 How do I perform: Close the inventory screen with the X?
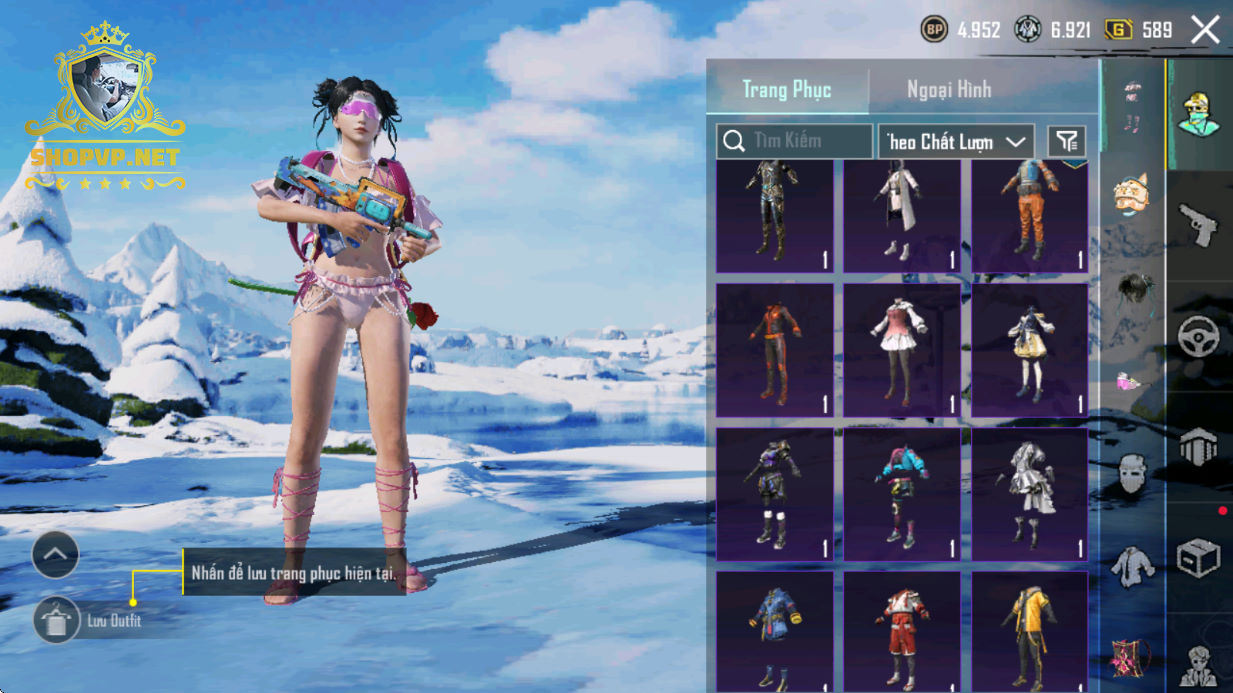point(1205,30)
